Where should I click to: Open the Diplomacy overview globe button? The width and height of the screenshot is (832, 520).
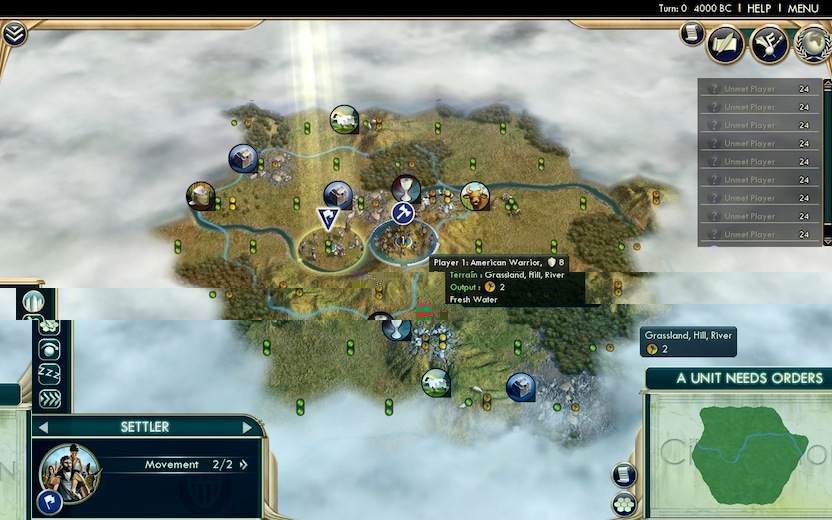(811, 43)
